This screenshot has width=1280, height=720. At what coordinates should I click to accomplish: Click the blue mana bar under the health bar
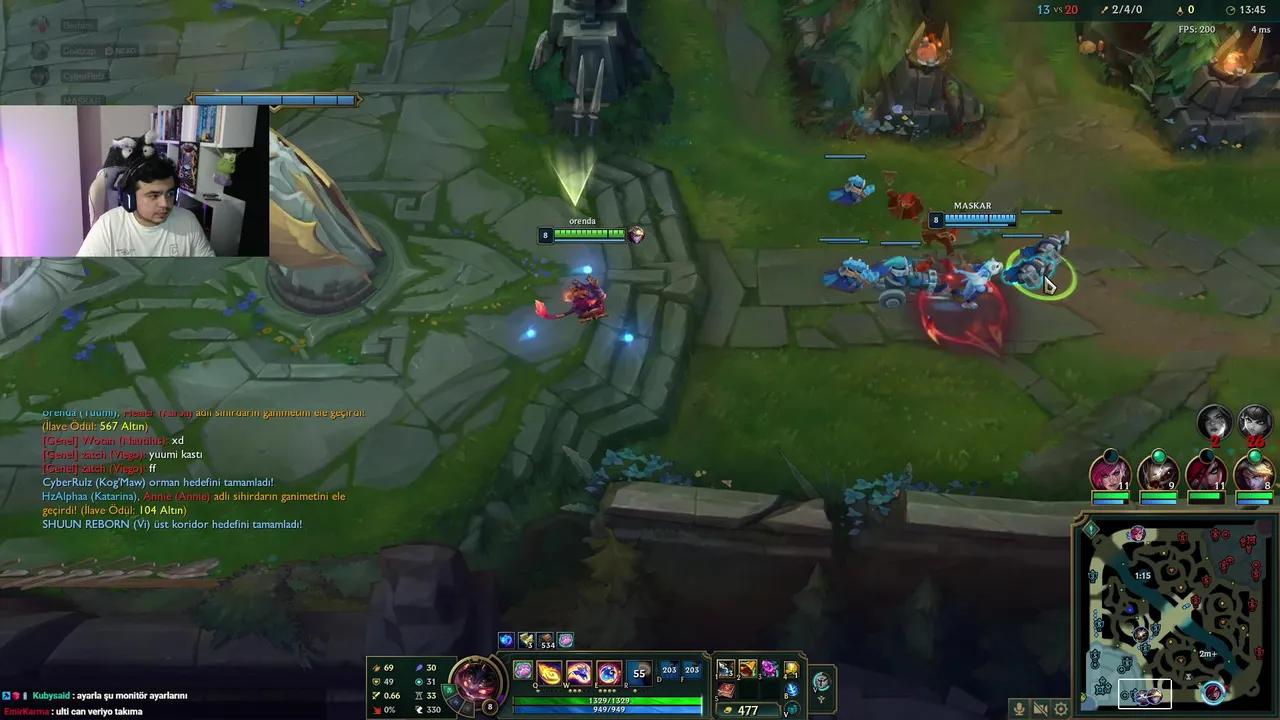click(x=608, y=710)
